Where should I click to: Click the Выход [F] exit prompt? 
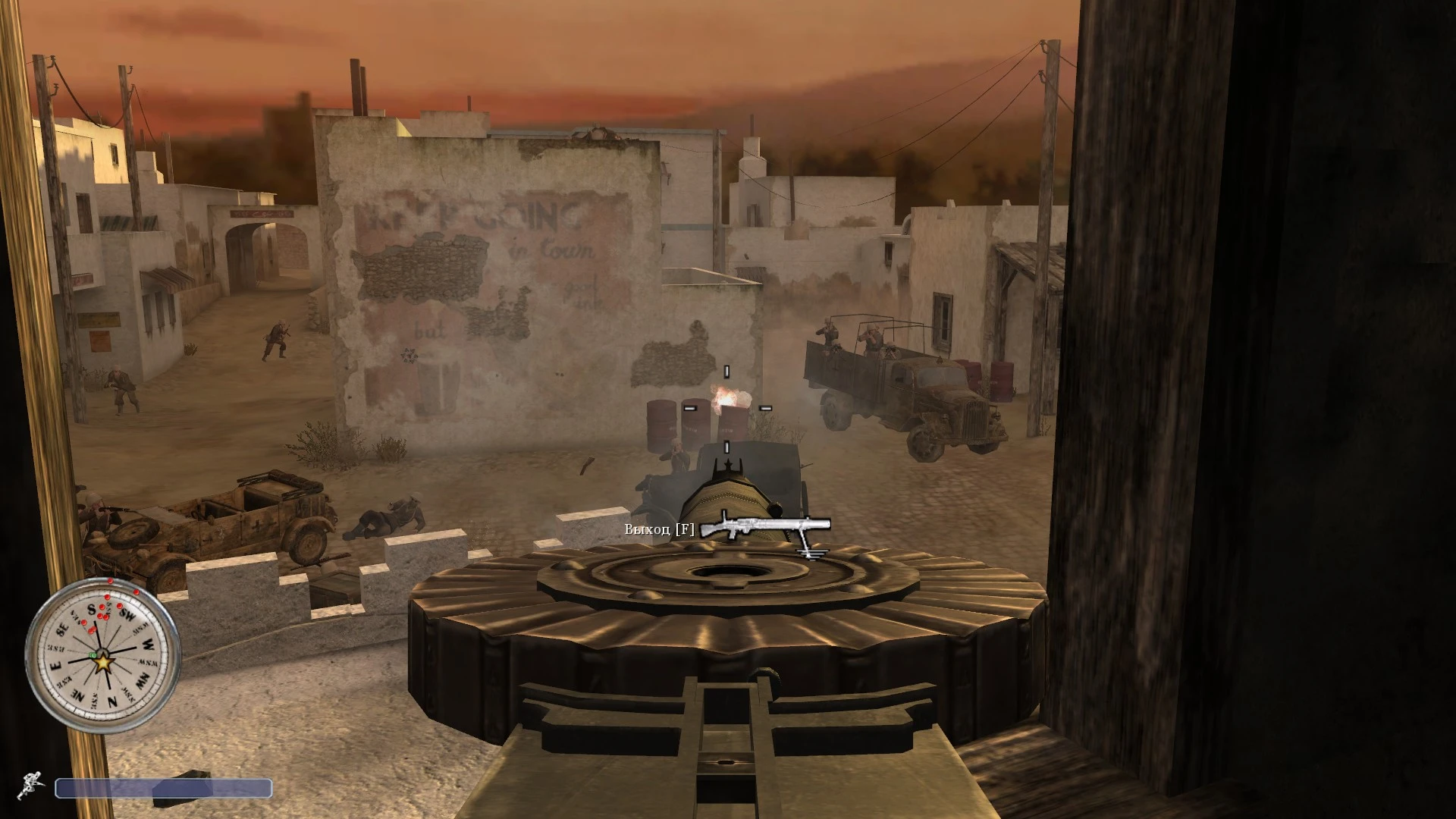tap(658, 529)
